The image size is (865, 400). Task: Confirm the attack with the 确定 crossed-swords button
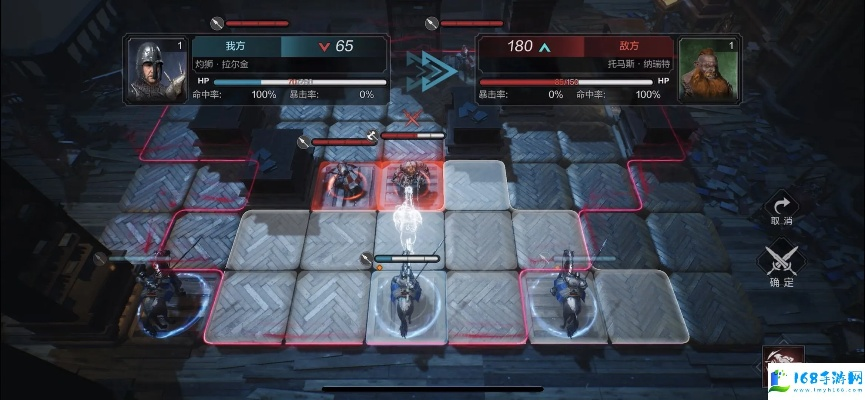[x=781, y=262]
